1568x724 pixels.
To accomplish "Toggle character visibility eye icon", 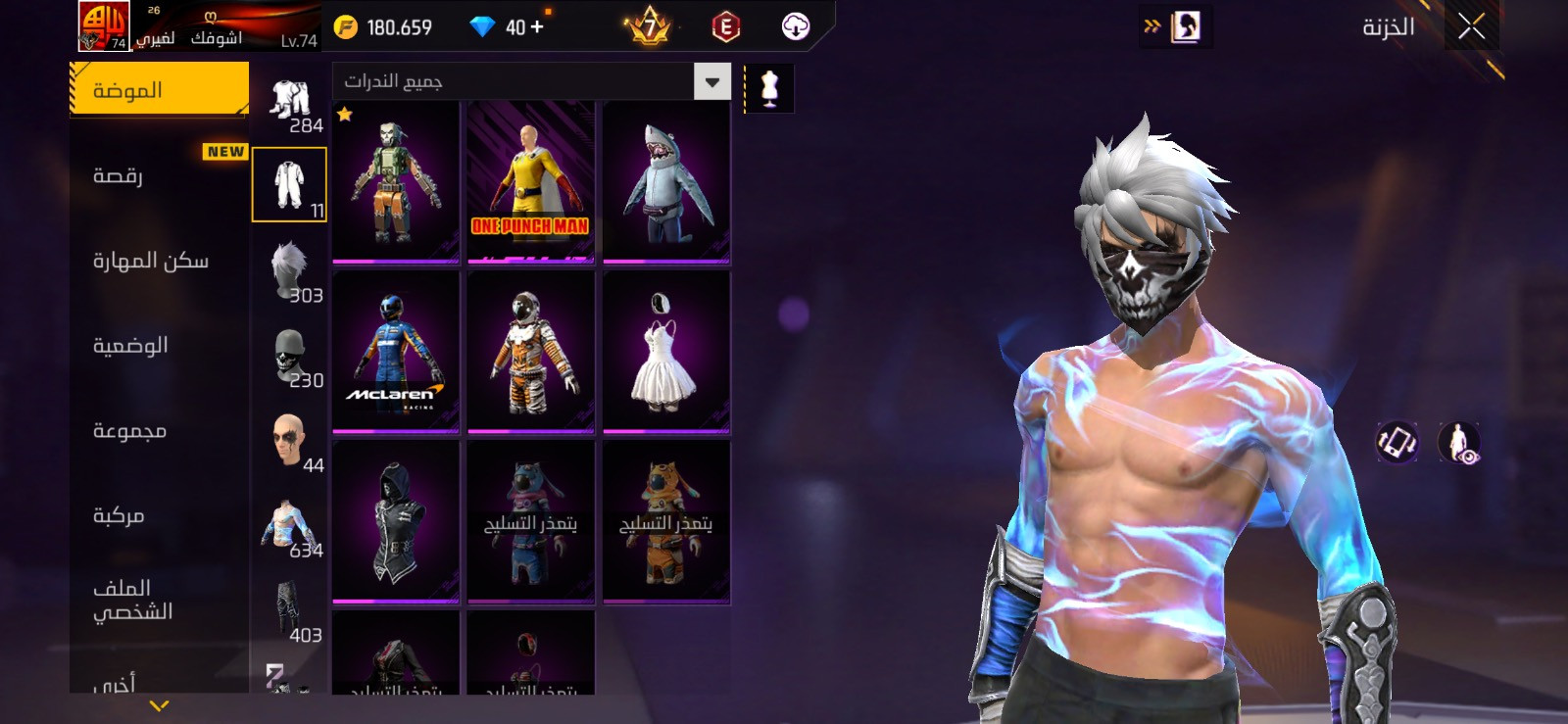I will click(x=1459, y=443).
